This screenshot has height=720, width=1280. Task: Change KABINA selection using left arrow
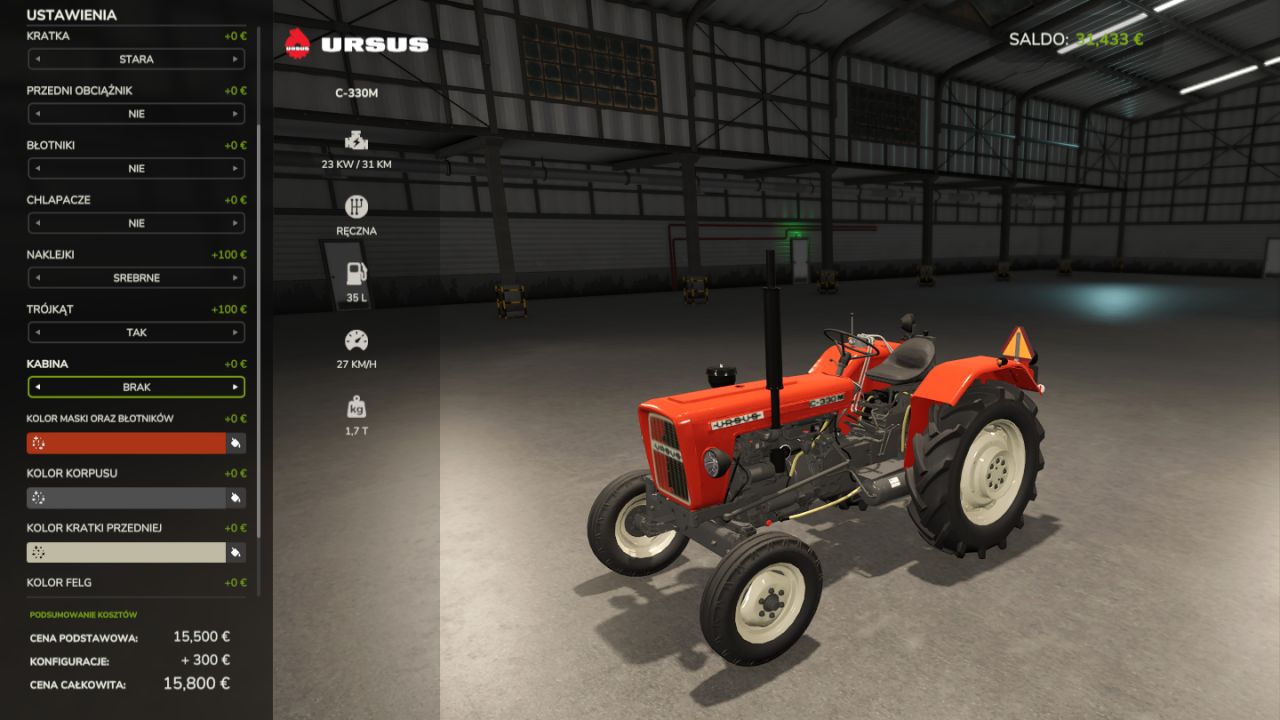click(x=39, y=387)
